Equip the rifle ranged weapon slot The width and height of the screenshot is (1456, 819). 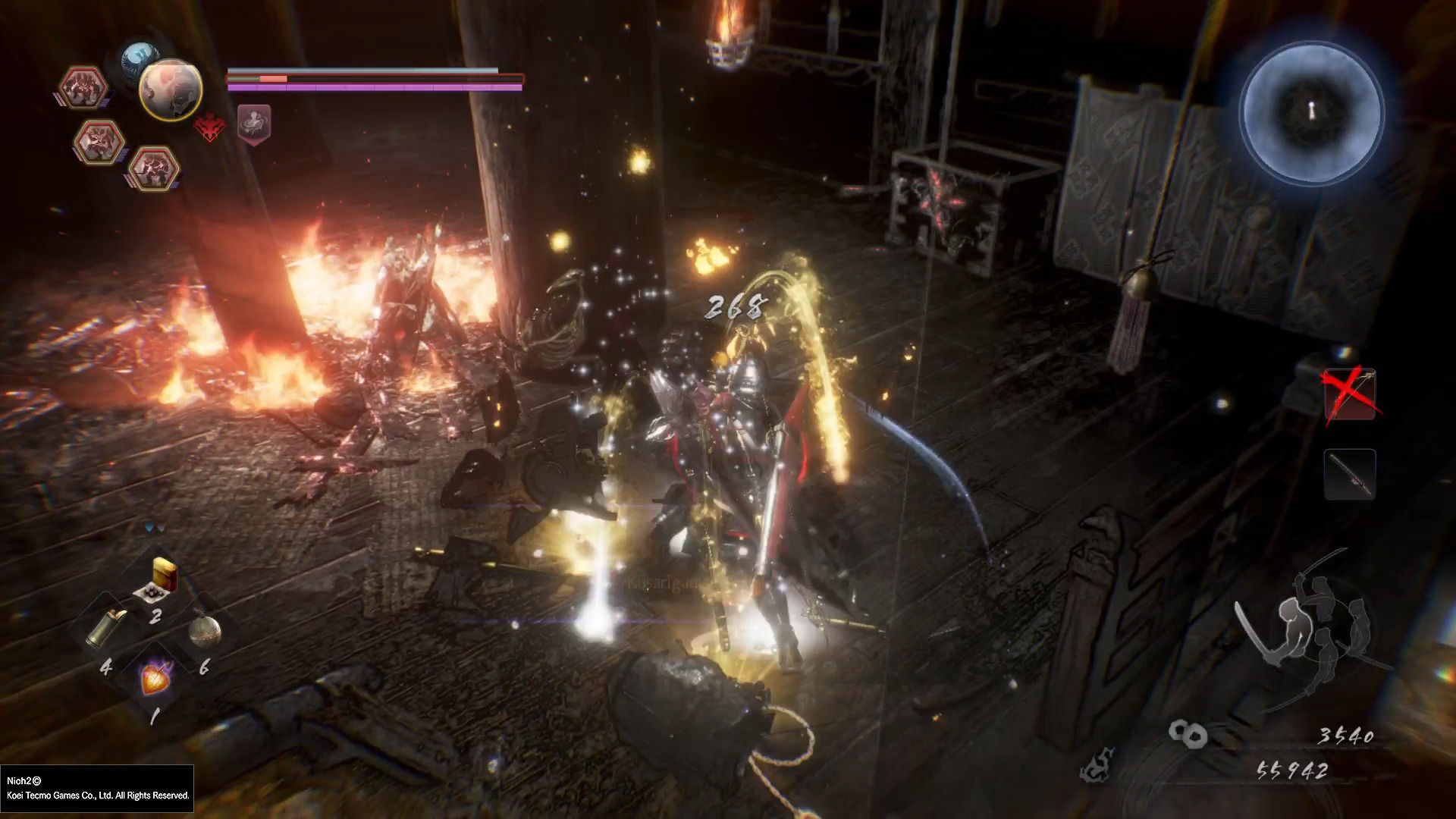coord(1349,474)
